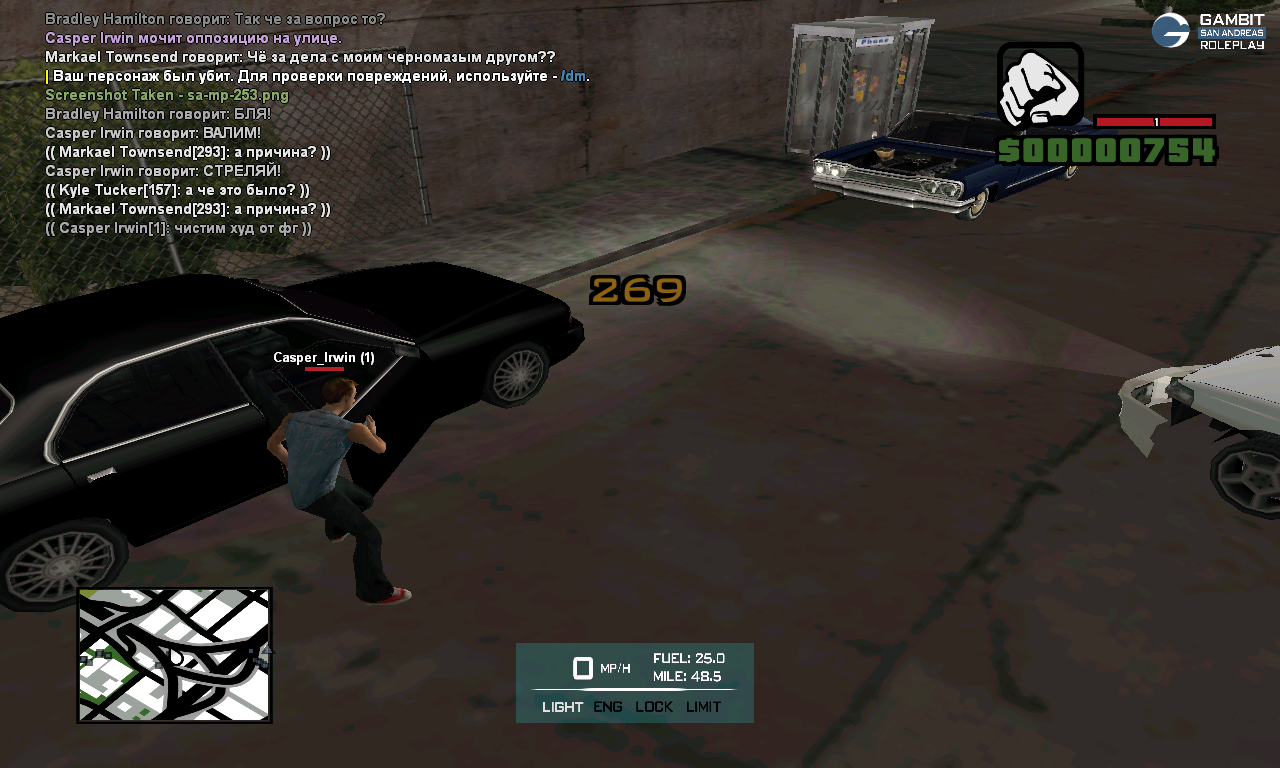Click the Gambit Roleplay server logo
The image size is (1280, 768).
1208,31
